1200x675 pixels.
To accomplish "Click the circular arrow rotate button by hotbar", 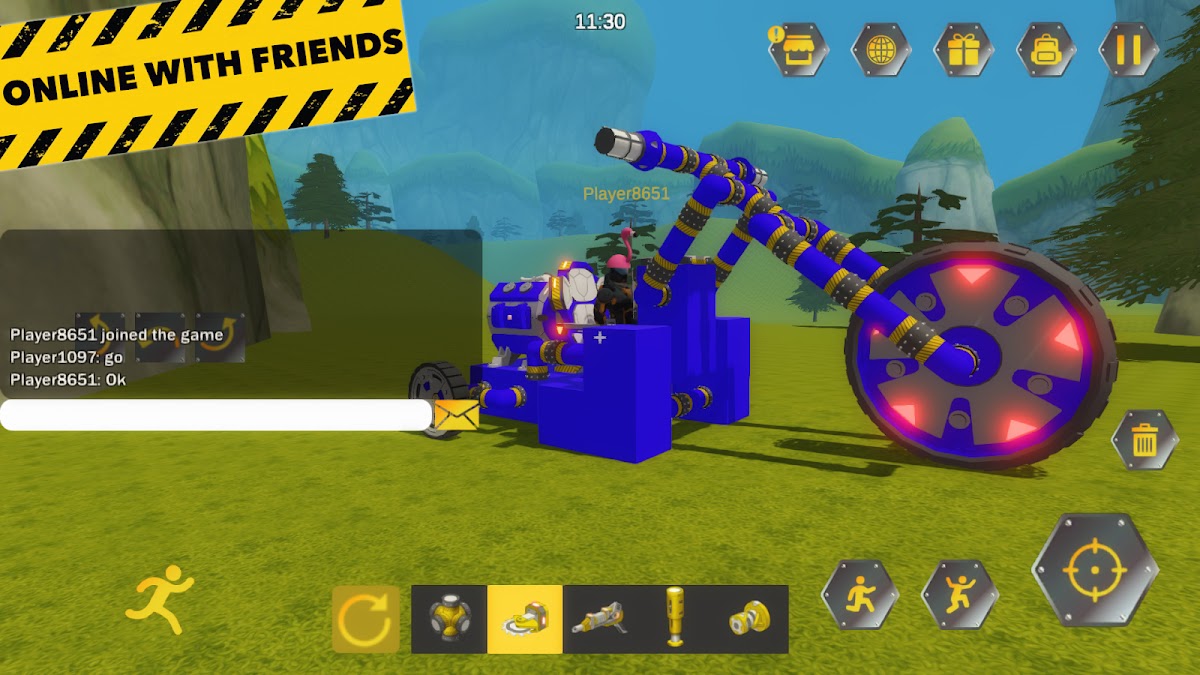I will tap(366, 619).
